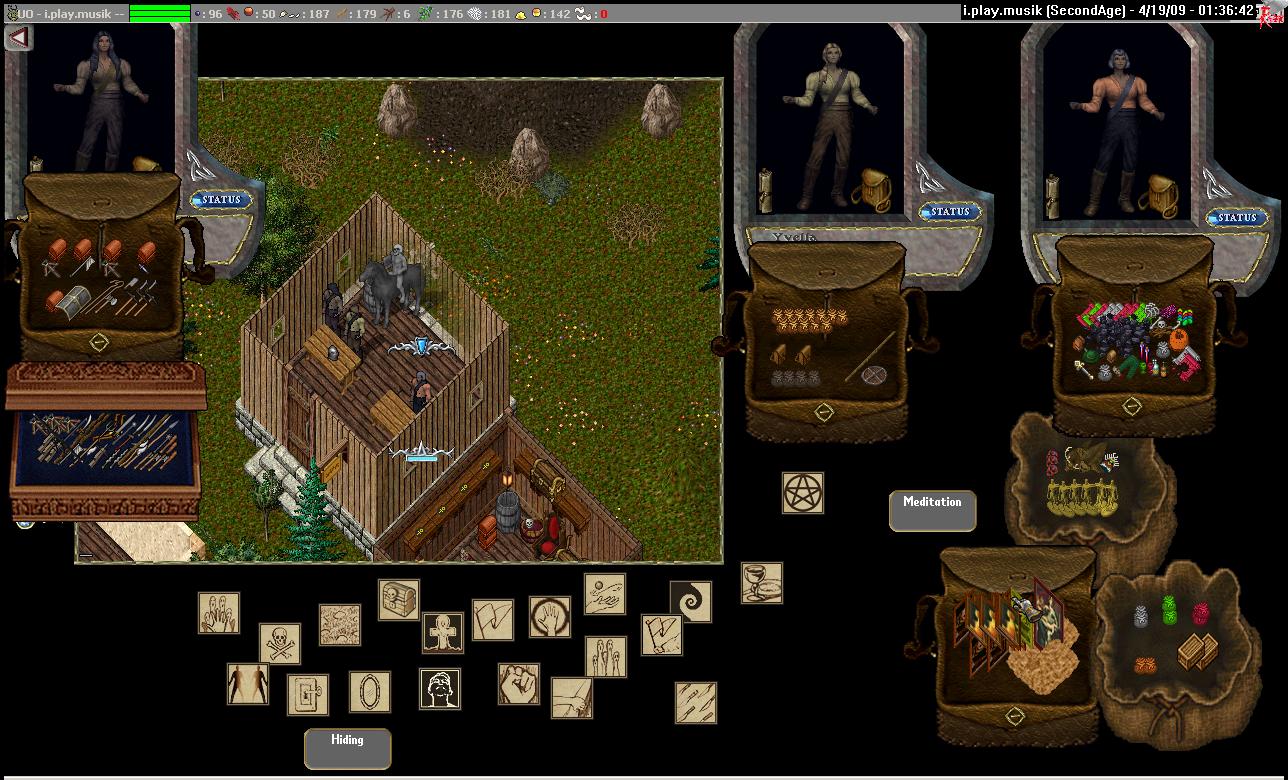Open Status on the blonde character's paperdoll
This screenshot has height=780, width=1288.
[x=949, y=212]
